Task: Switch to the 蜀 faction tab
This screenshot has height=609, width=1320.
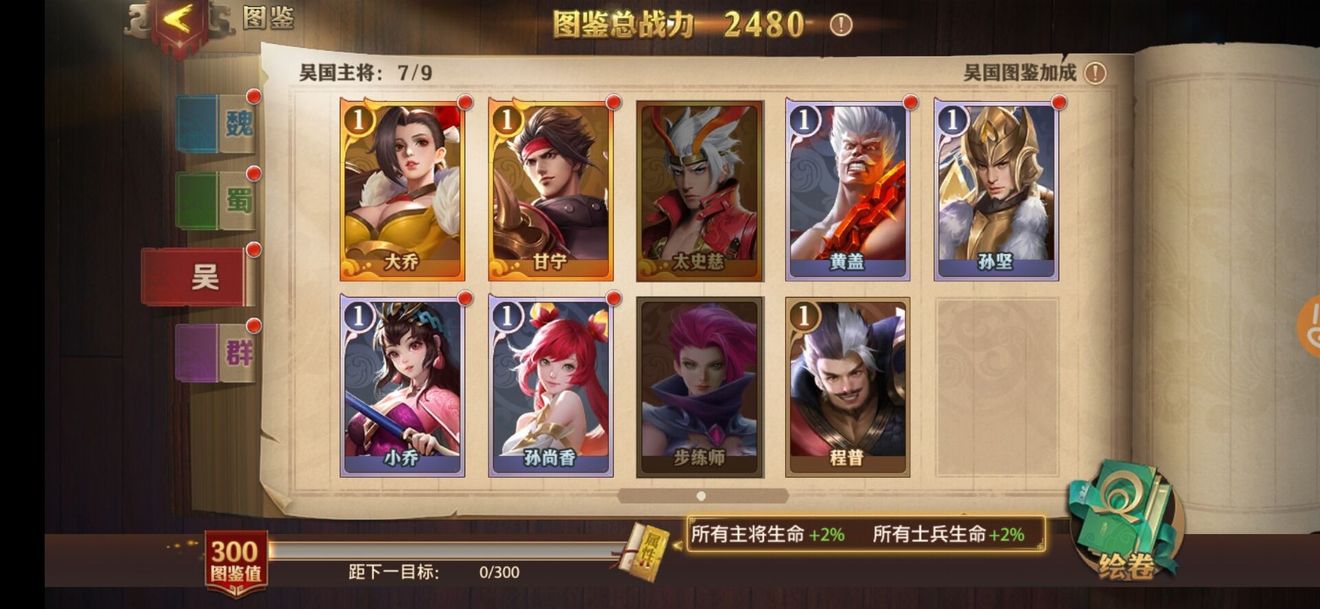Action: [x=216, y=200]
